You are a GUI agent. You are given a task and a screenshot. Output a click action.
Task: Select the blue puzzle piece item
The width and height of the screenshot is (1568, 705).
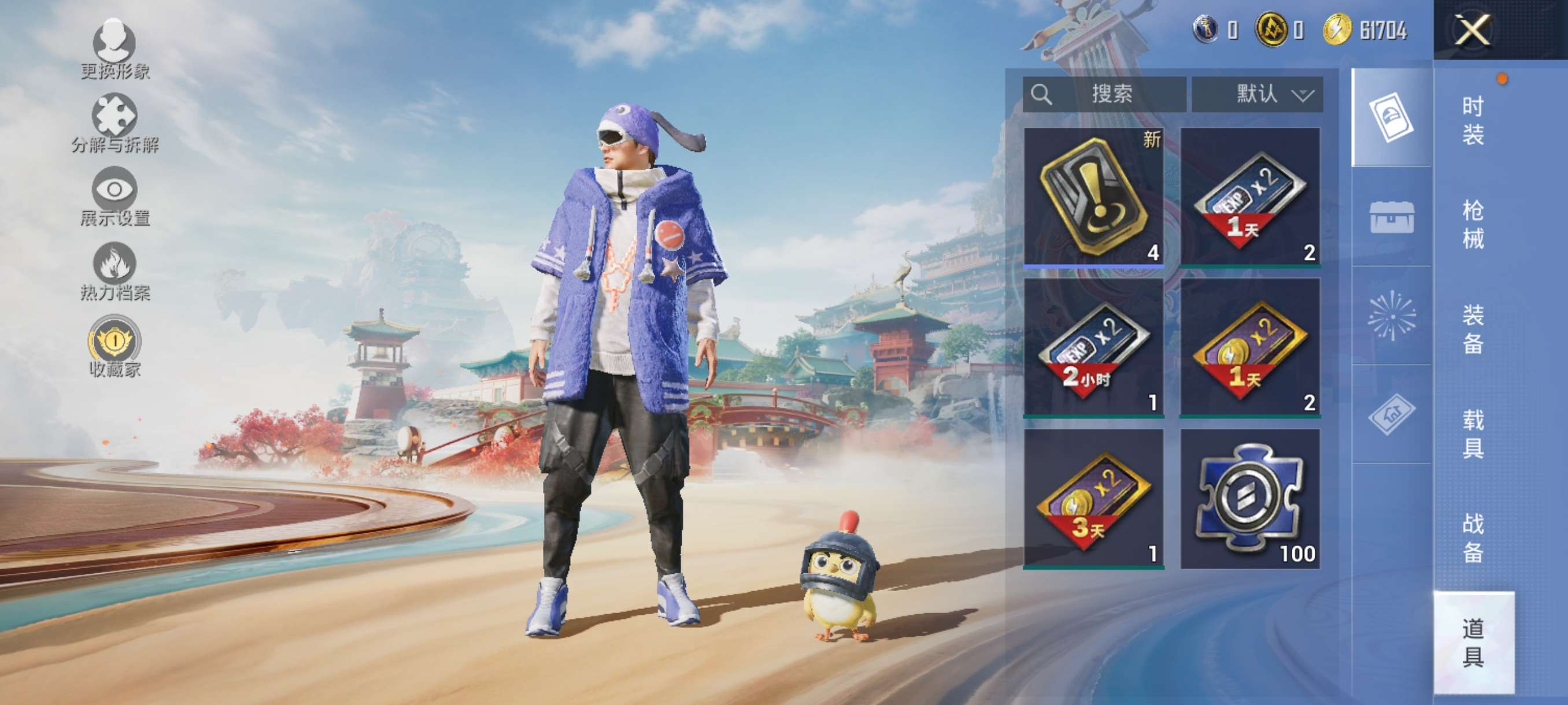[x=1250, y=498]
